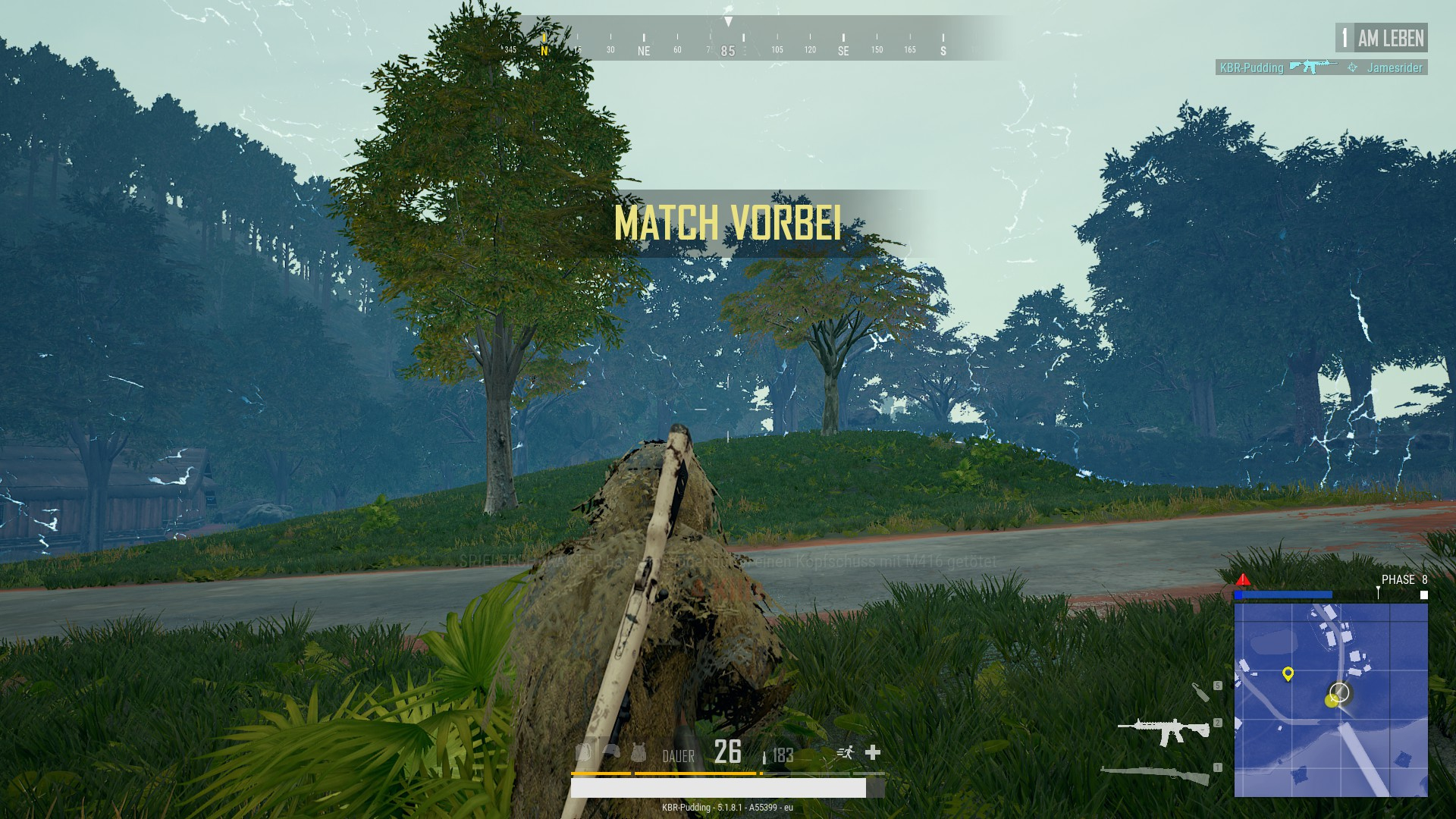The width and height of the screenshot is (1456, 819).
Task: Click the helmet equipment icon
Action: [x=611, y=752]
